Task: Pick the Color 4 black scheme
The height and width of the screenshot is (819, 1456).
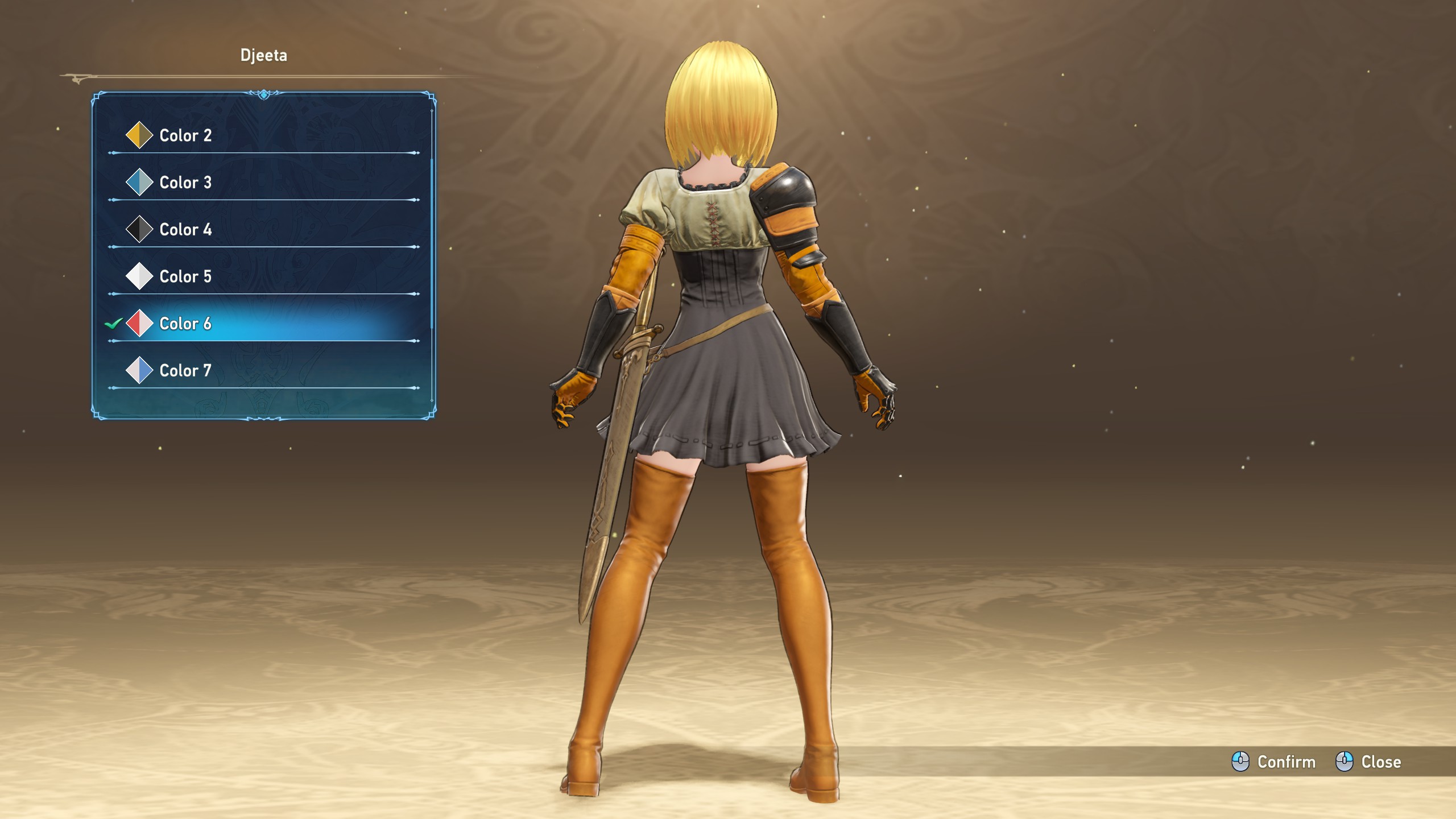Action: [x=185, y=230]
